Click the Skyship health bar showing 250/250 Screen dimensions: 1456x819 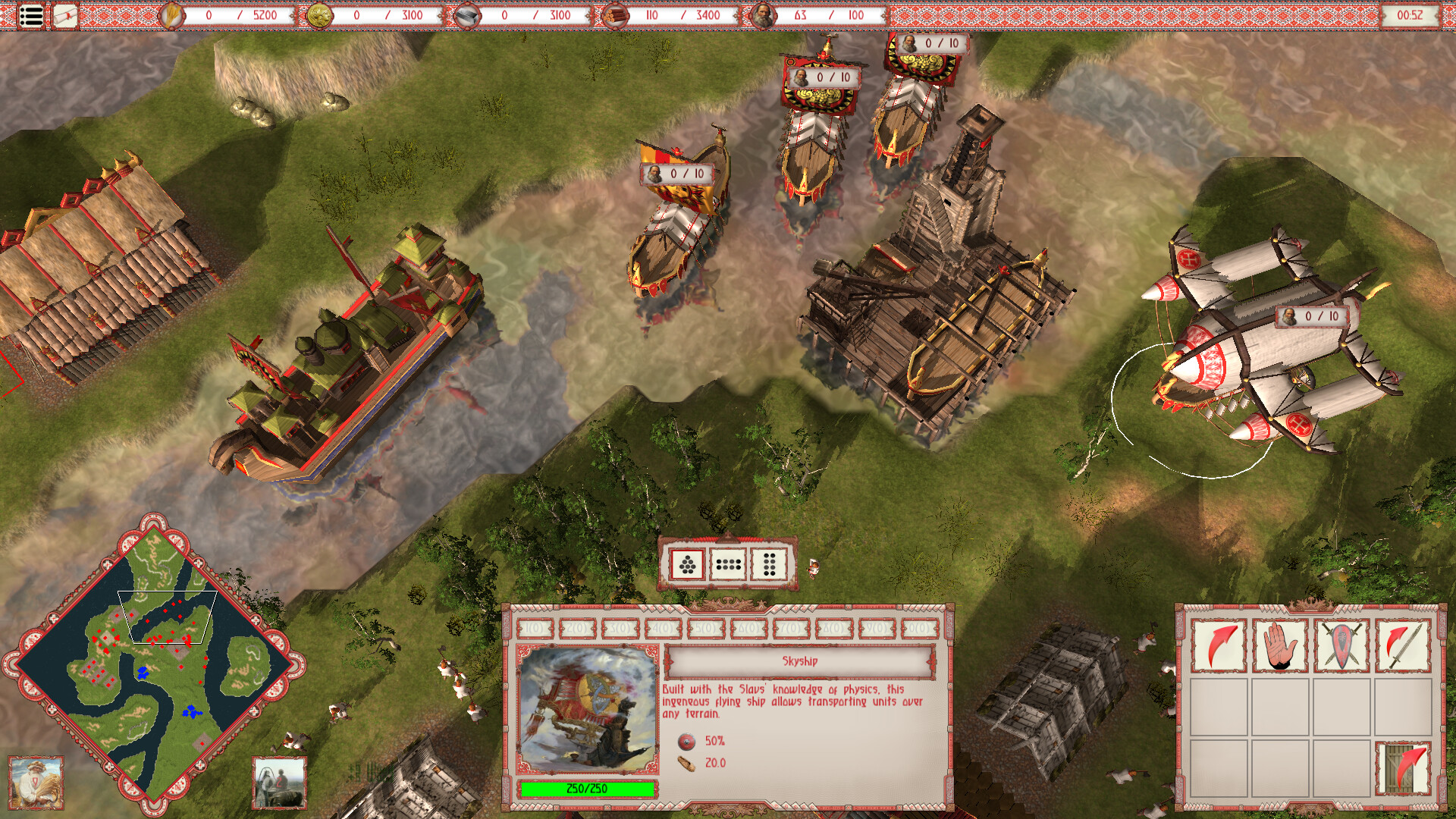[585, 789]
